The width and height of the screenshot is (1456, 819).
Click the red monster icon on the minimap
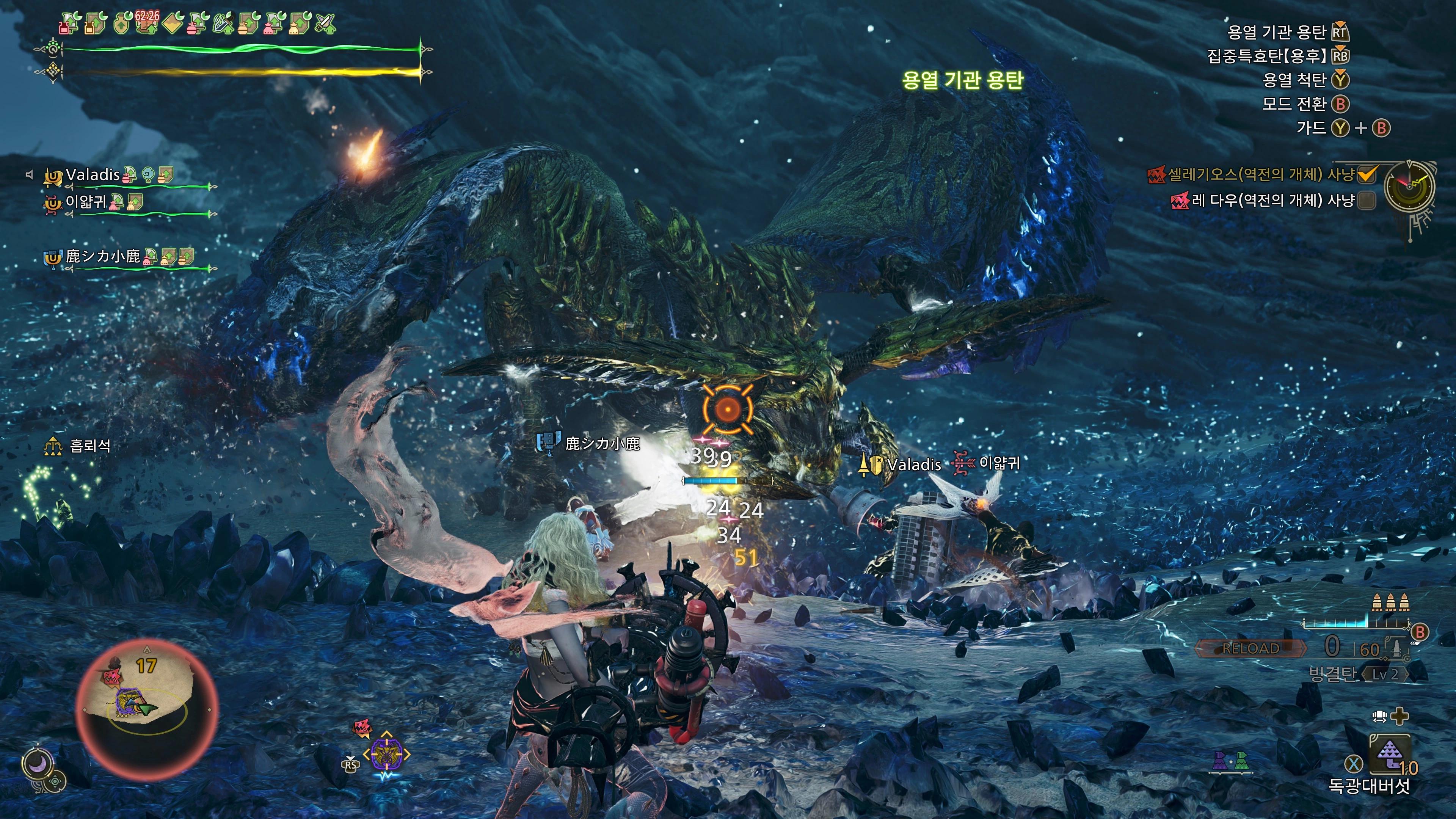coord(113,675)
